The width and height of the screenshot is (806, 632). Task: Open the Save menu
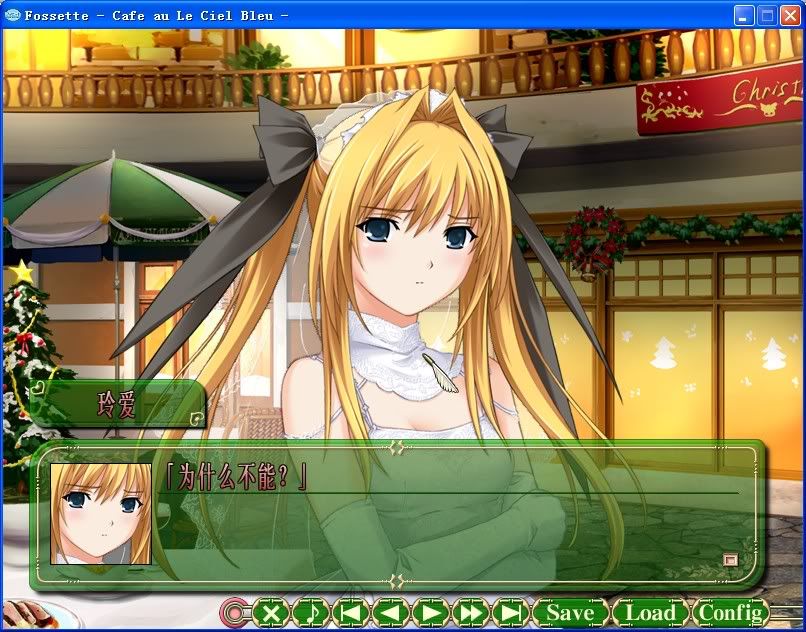coord(571,612)
